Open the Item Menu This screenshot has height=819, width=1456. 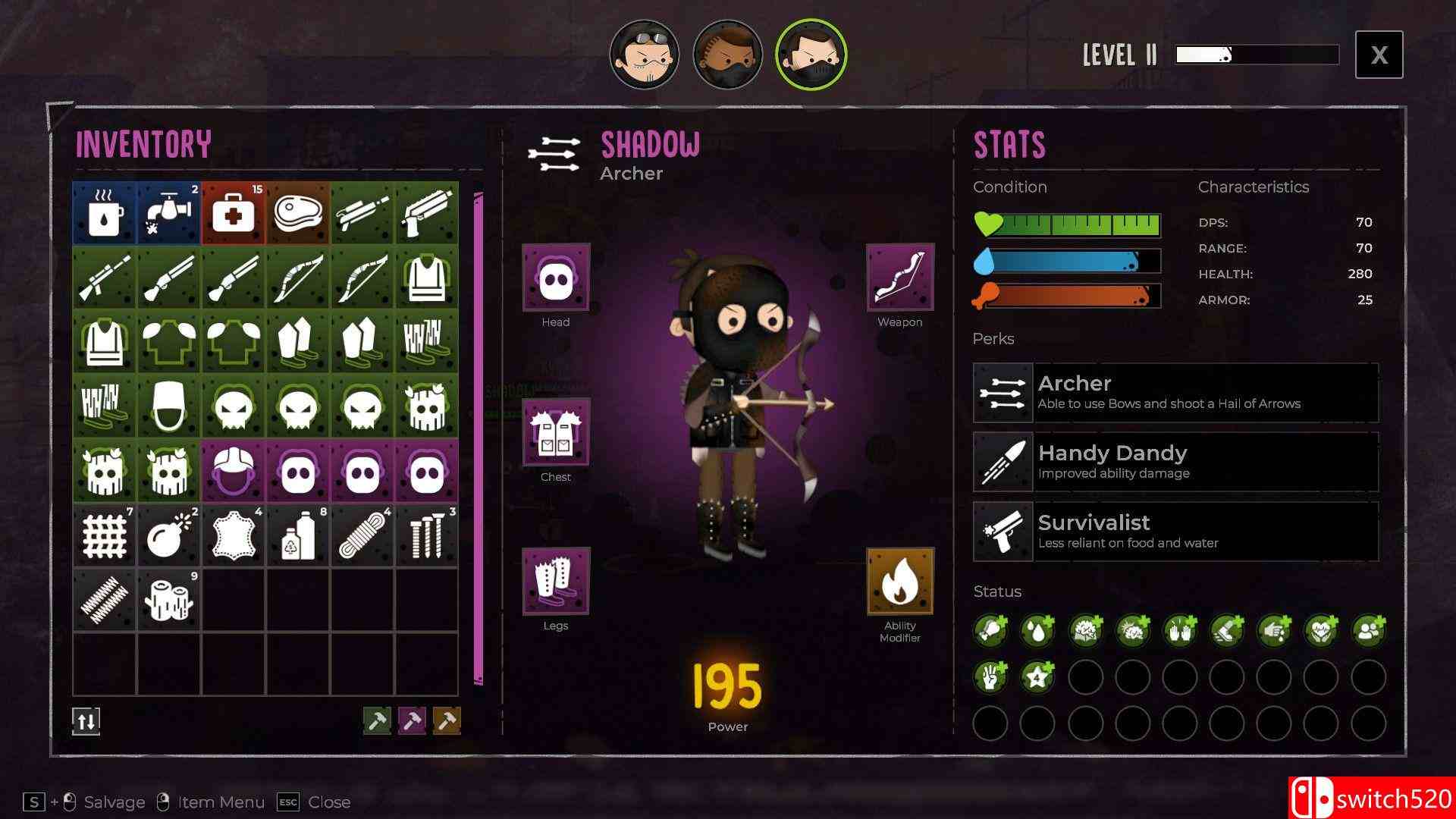220,802
